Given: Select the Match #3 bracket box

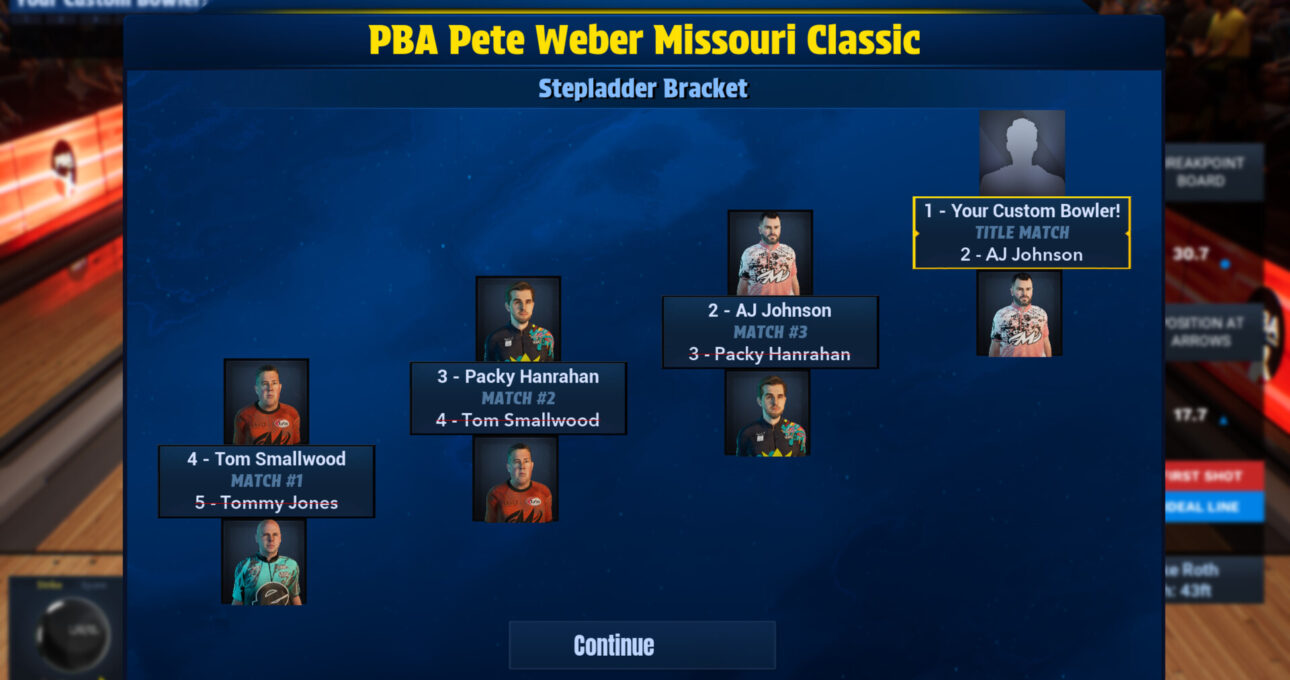Looking at the screenshot, I should point(770,332).
